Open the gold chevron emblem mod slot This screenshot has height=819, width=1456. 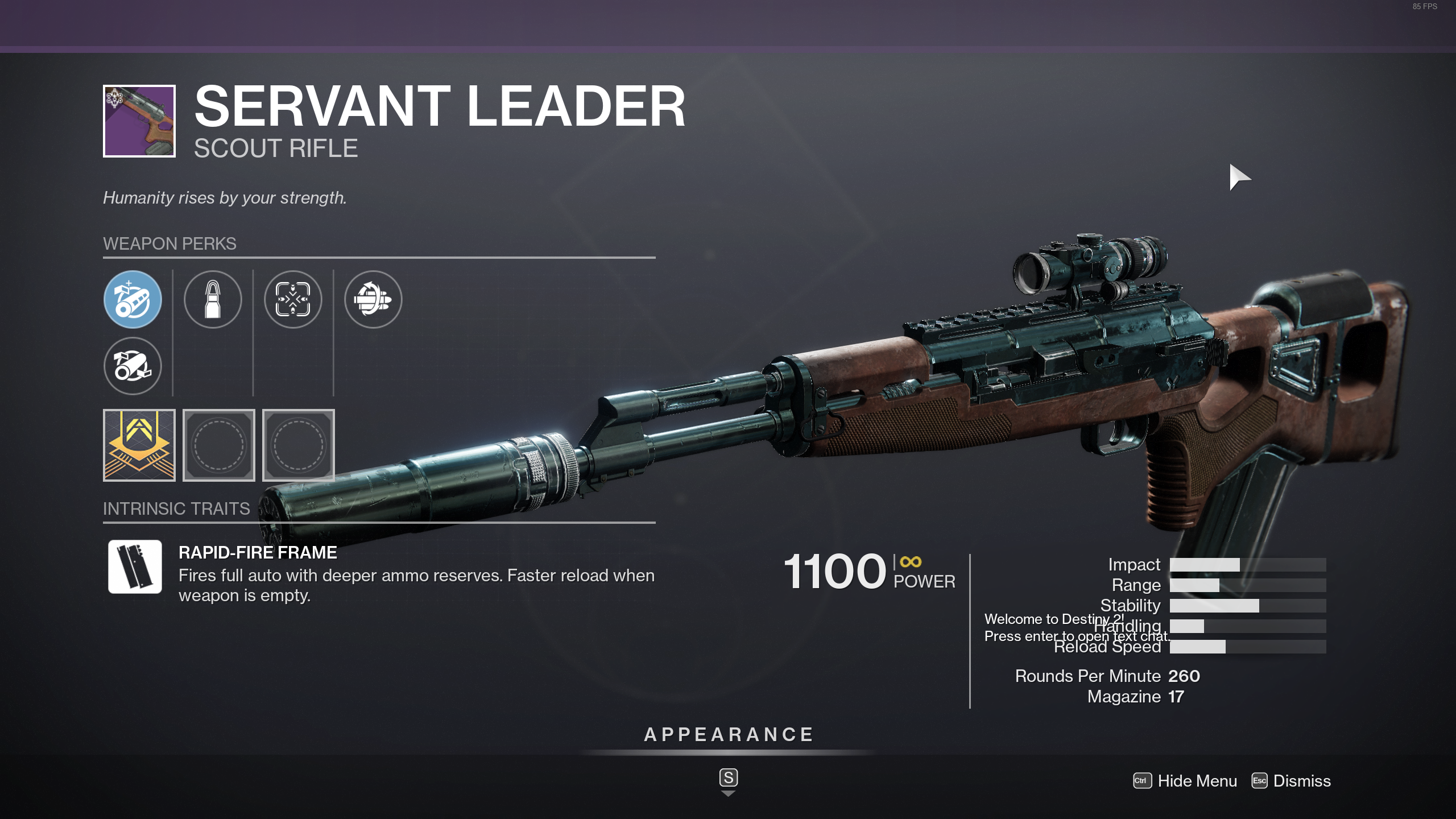coord(139,445)
